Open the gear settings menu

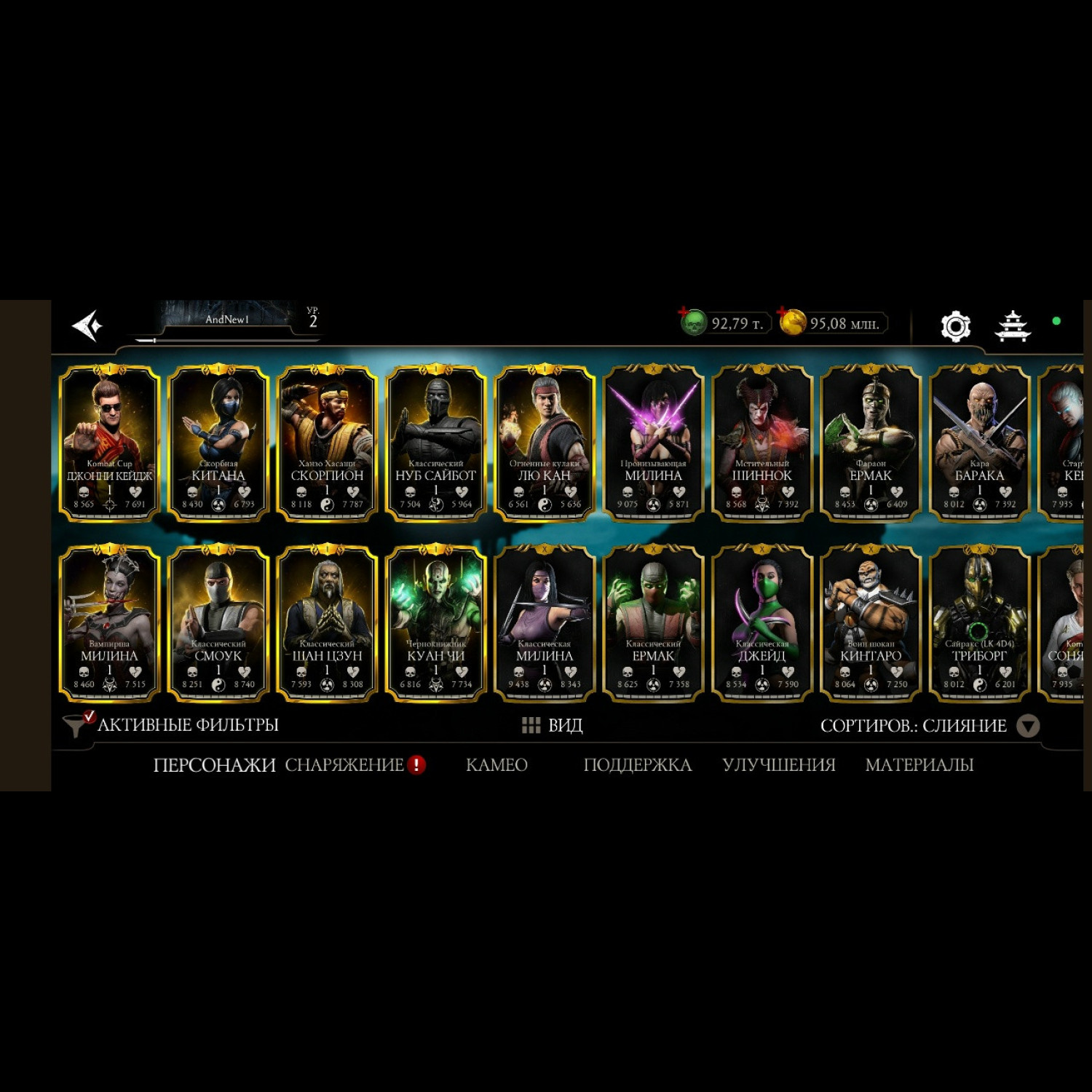pyautogui.click(x=955, y=326)
